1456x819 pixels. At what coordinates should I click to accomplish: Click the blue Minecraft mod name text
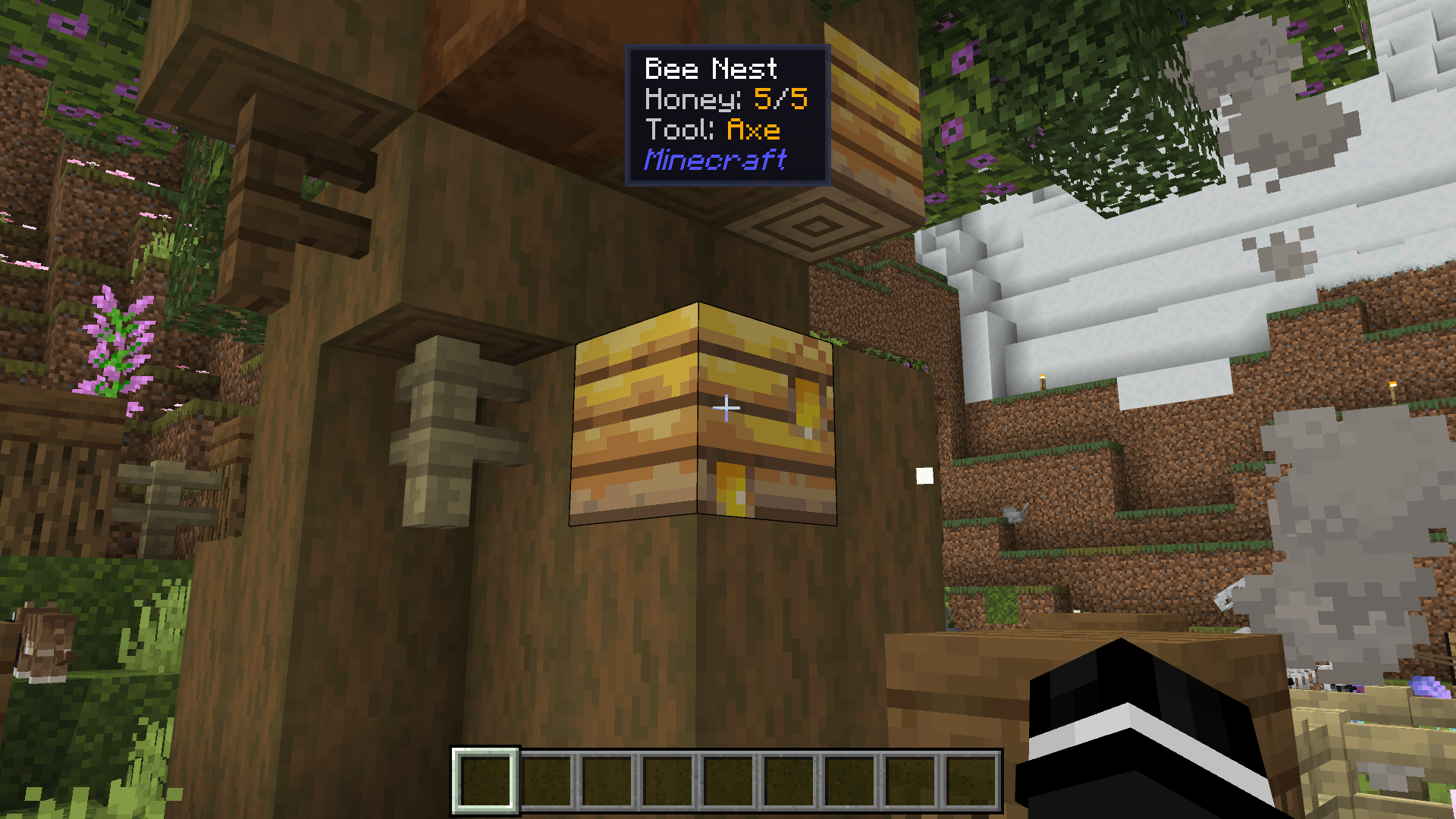[x=716, y=160]
